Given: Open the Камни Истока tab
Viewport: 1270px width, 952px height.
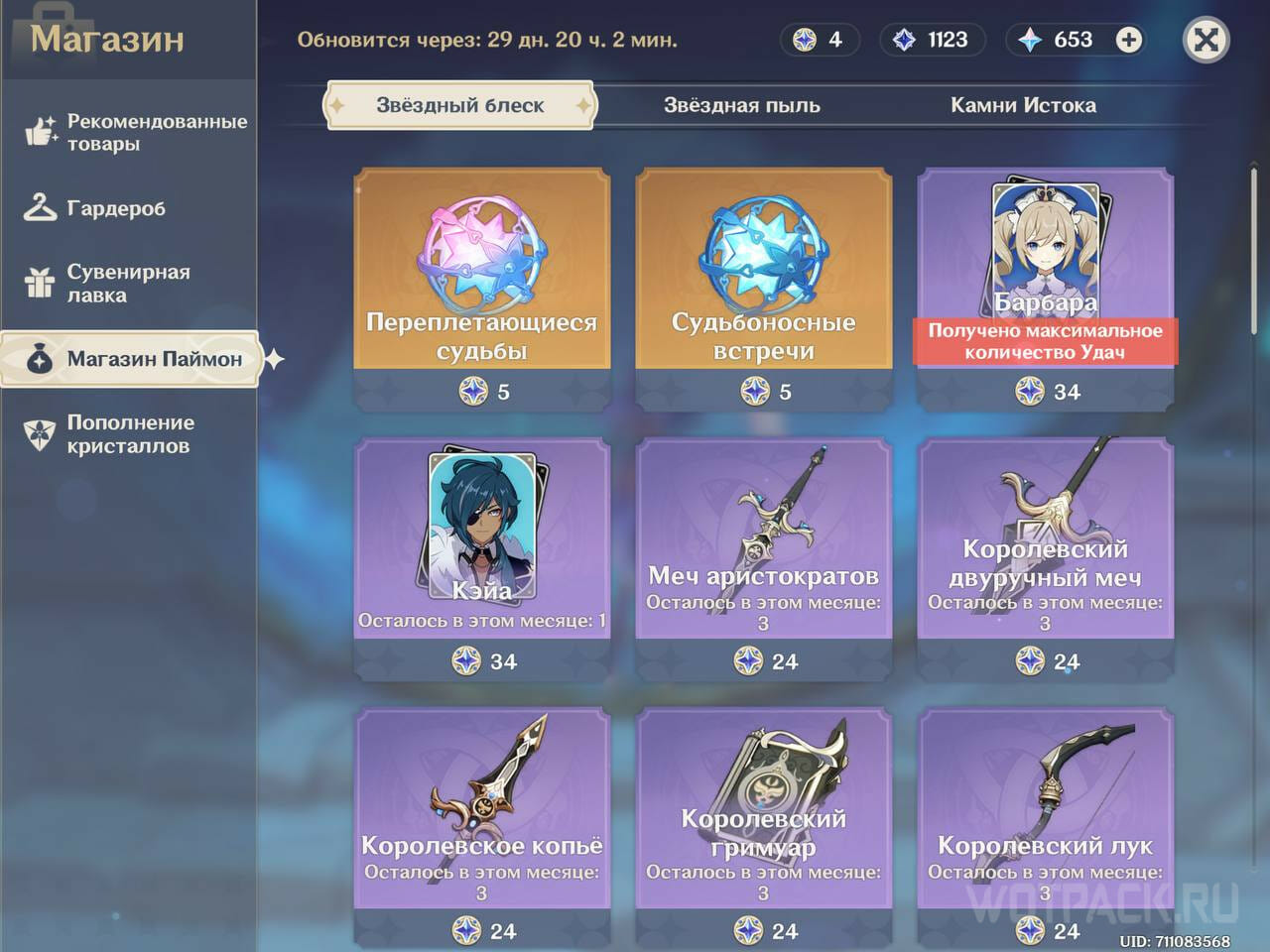Looking at the screenshot, I should coord(1024,105).
